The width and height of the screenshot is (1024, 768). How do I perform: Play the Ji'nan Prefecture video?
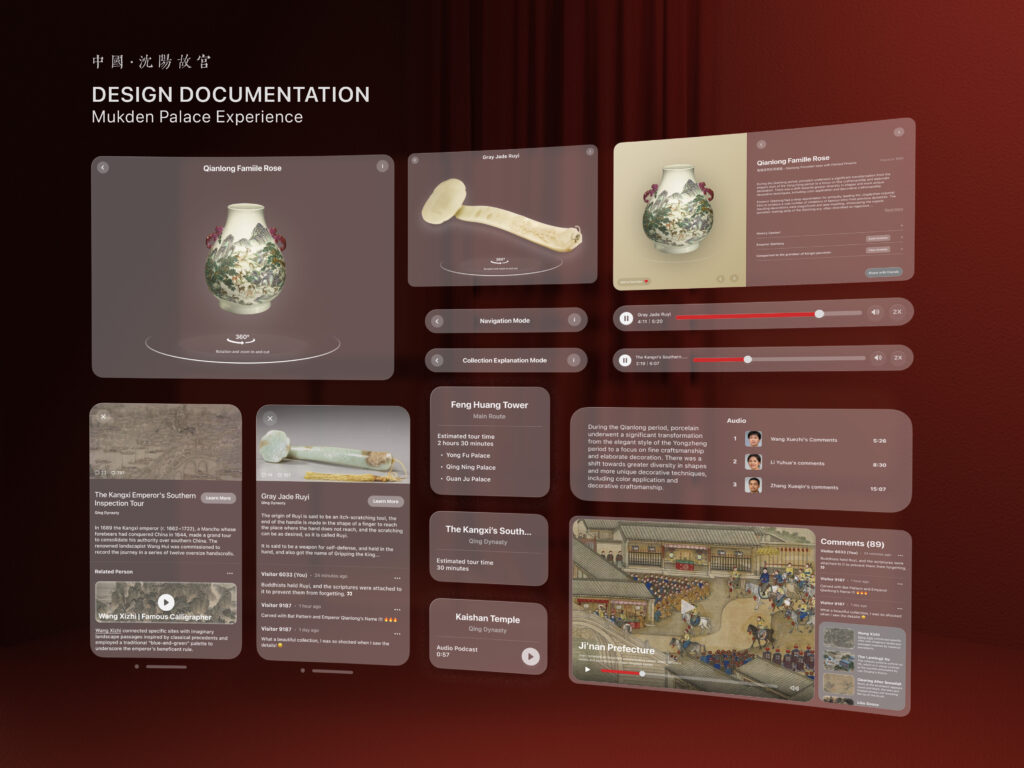point(687,606)
